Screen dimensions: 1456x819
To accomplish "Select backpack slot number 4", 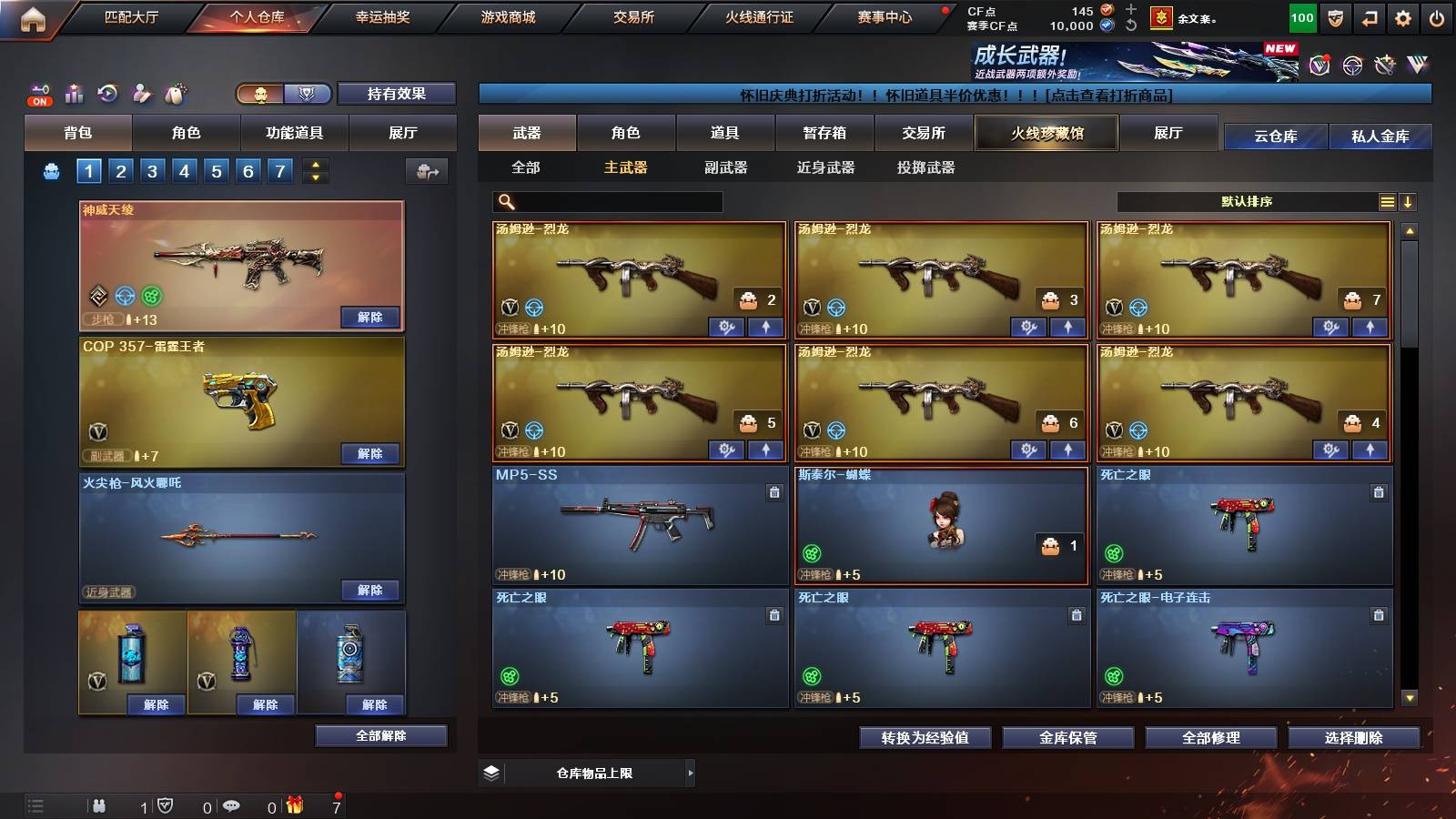I will pyautogui.click(x=184, y=170).
